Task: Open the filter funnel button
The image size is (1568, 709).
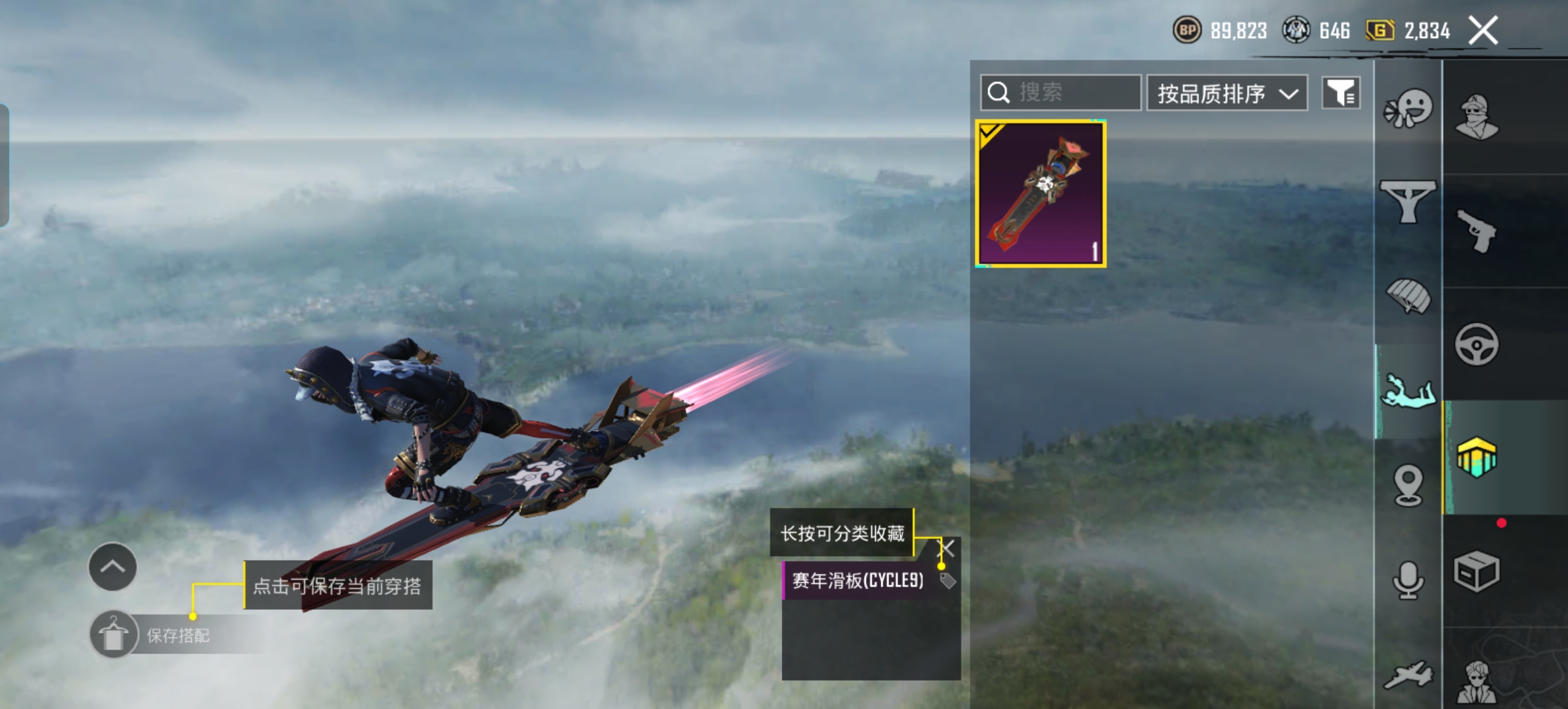Action: [x=1341, y=93]
